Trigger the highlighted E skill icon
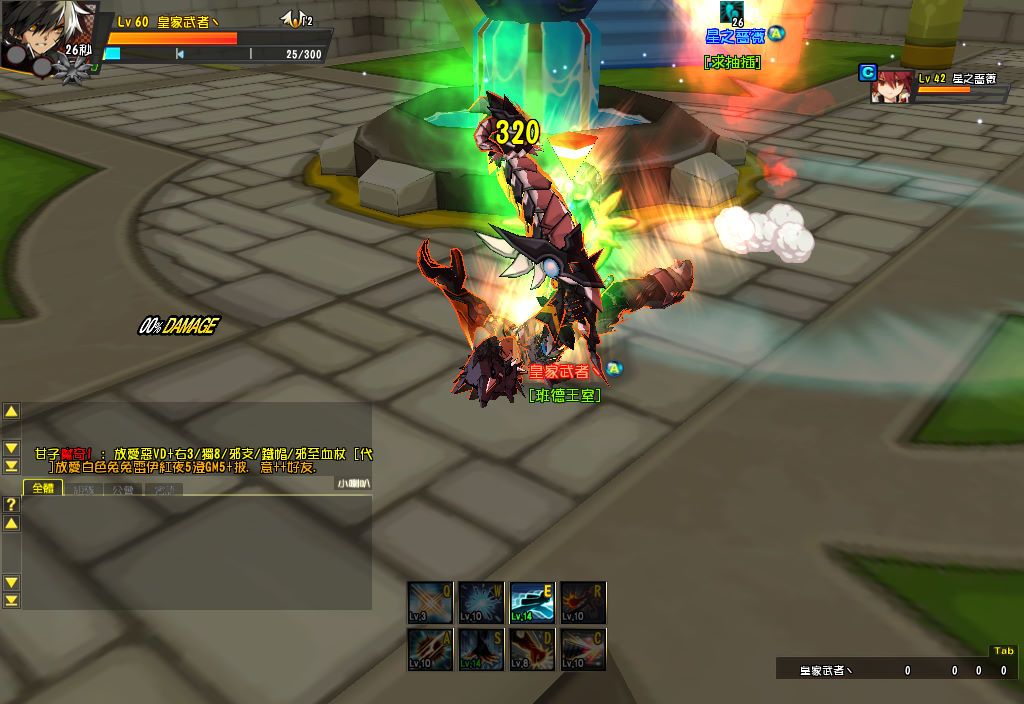This screenshot has width=1024, height=704. point(532,603)
